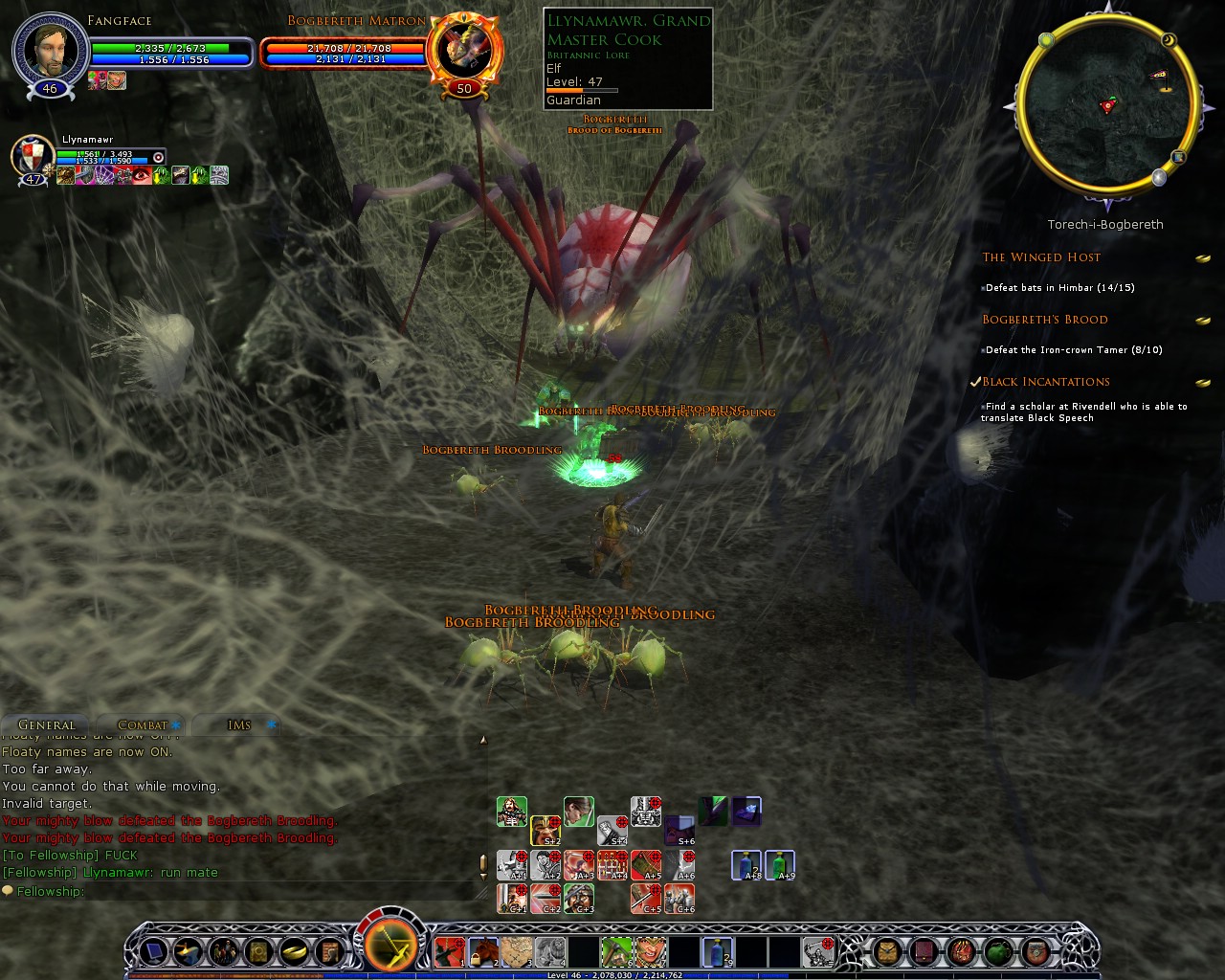Select the Black Incantations quest entry
This screenshot has width=1225, height=980.
point(1046,382)
